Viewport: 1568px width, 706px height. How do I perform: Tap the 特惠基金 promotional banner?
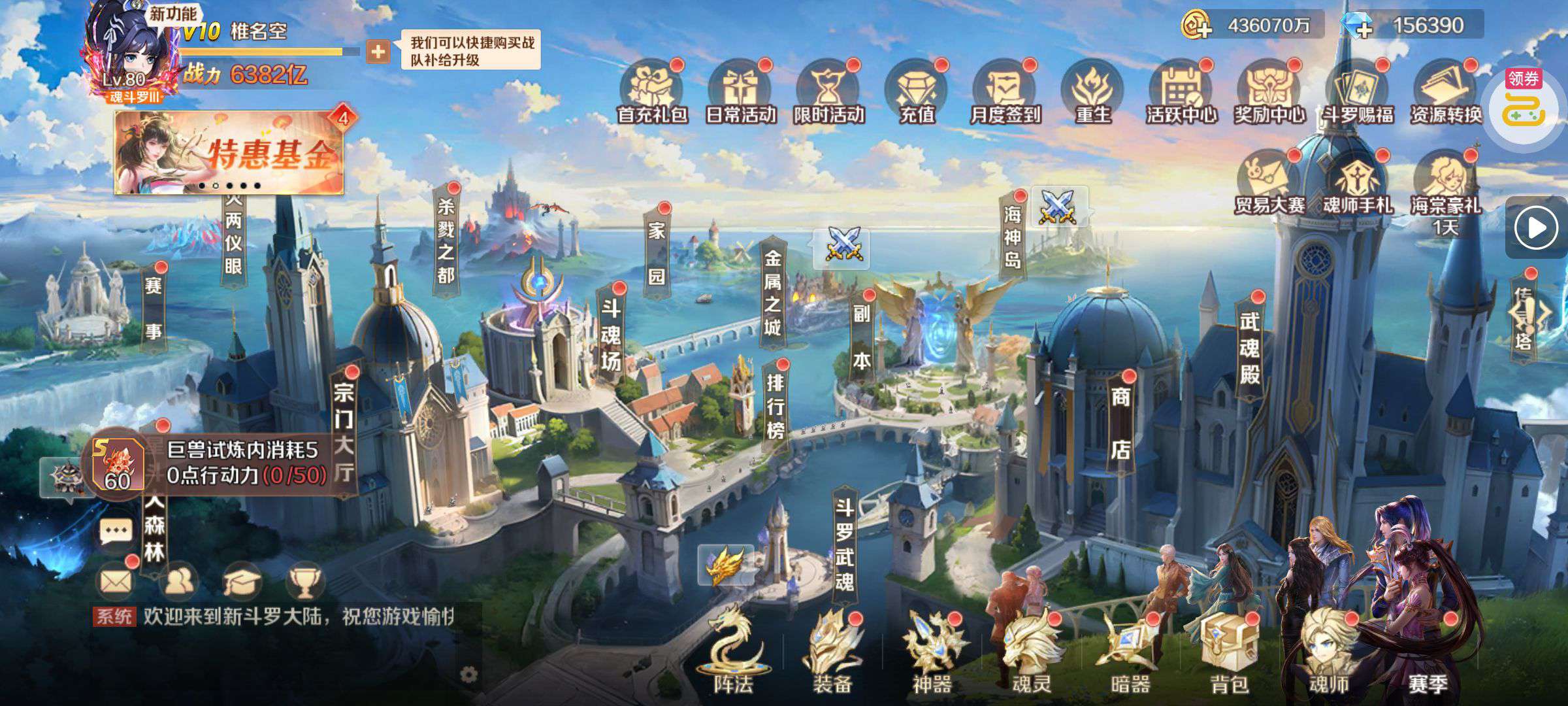point(229,153)
